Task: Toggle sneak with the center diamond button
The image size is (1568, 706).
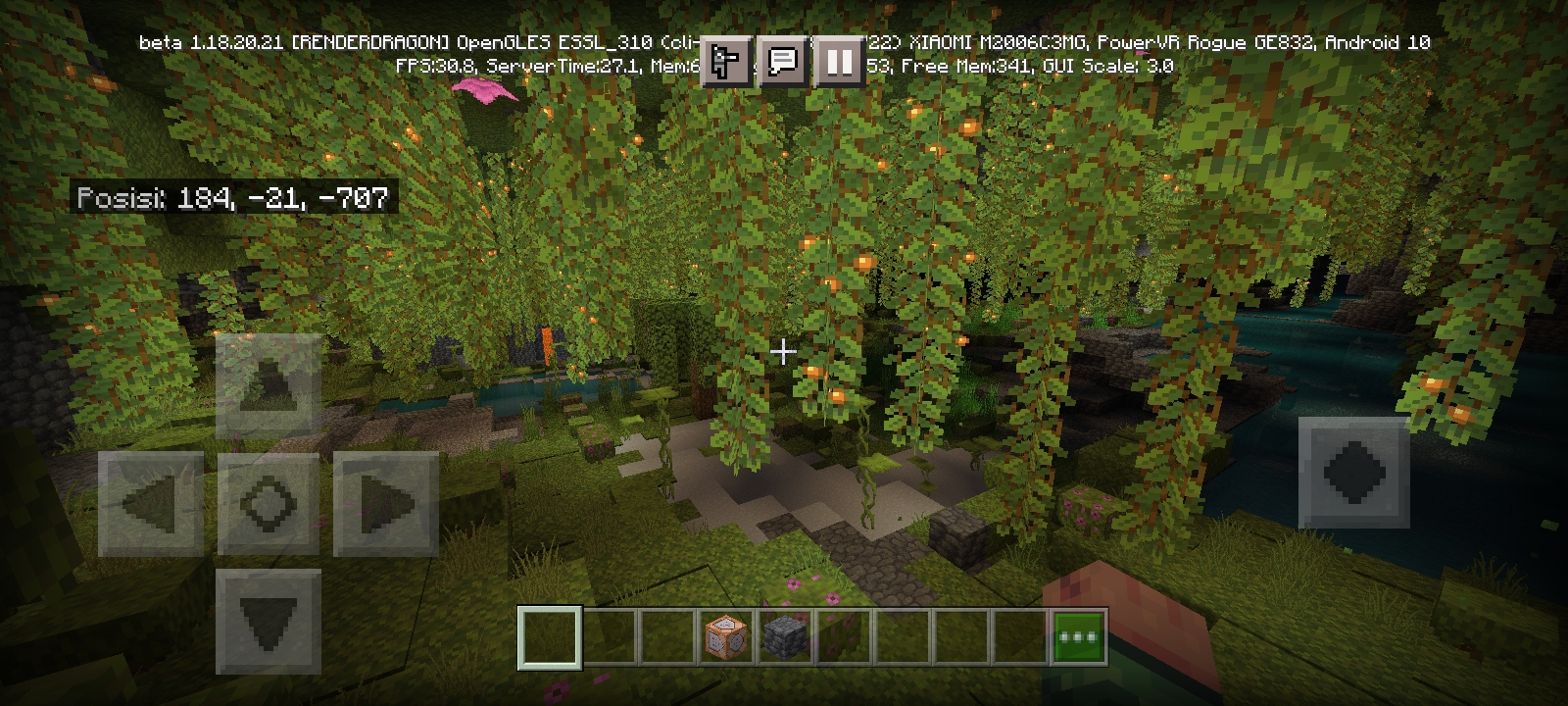Action: pyautogui.click(x=269, y=504)
